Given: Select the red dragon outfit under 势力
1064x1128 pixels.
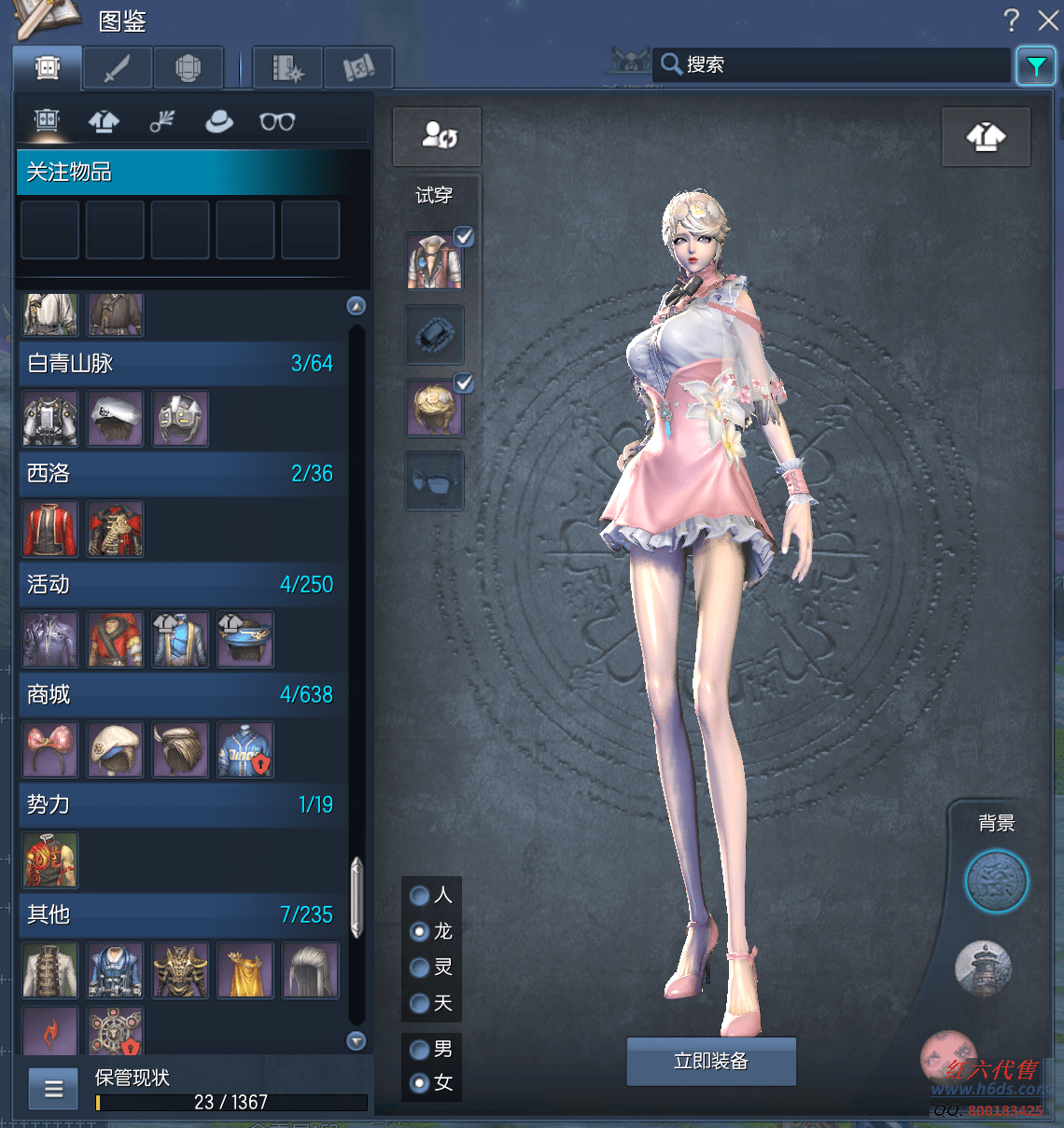Looking at the screenshot, I should pos(50,860).
